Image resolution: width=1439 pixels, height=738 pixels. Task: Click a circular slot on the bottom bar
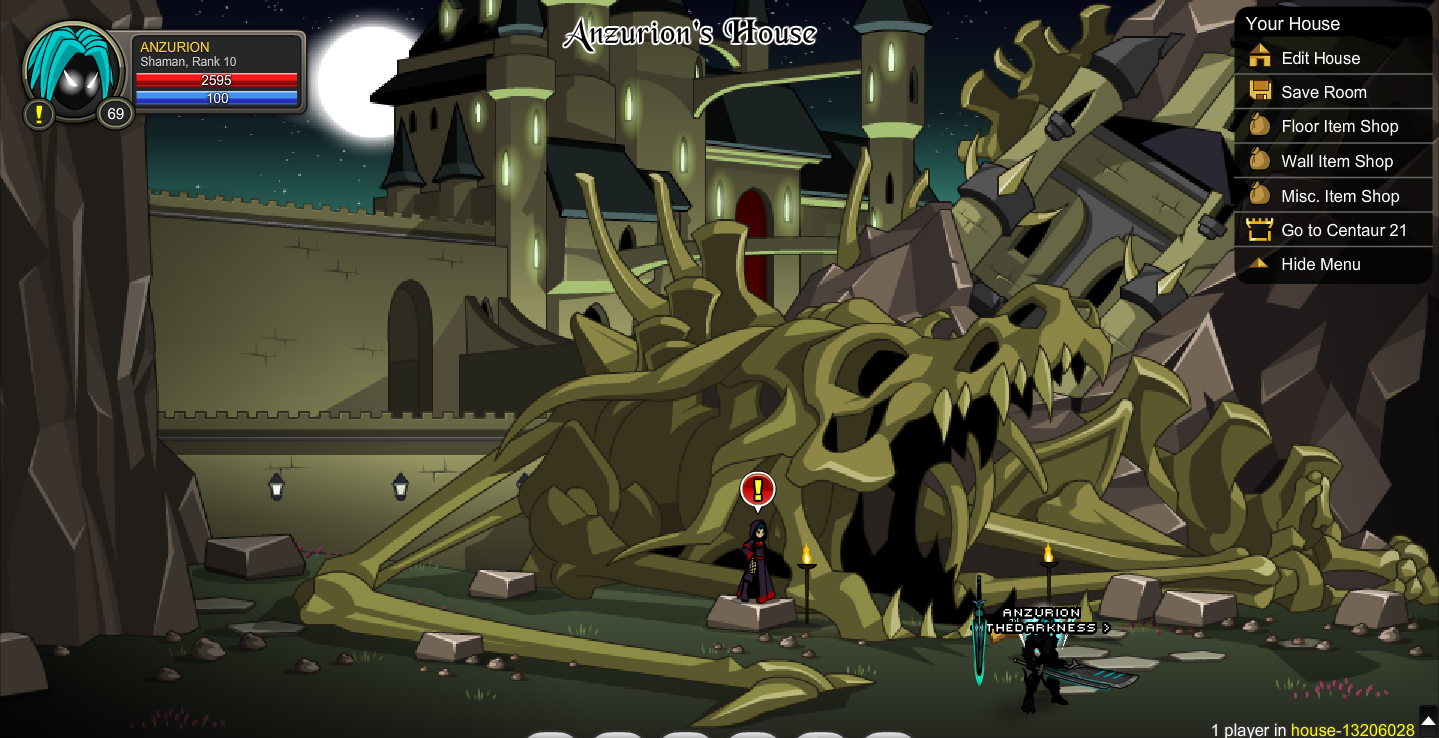click(x=551, y=735)
